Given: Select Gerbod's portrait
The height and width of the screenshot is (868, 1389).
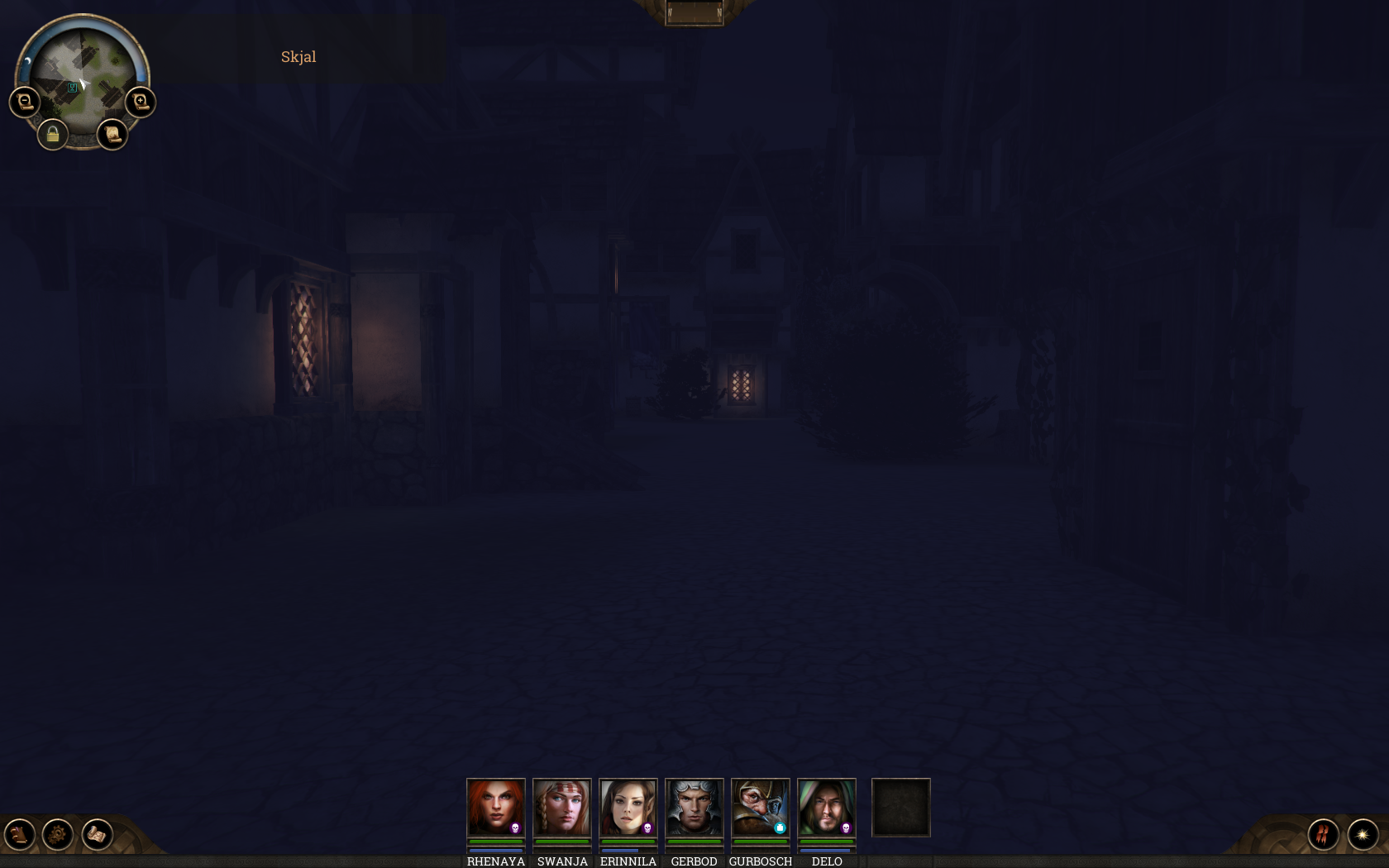Looking at the screenshot, I should 694,808.
